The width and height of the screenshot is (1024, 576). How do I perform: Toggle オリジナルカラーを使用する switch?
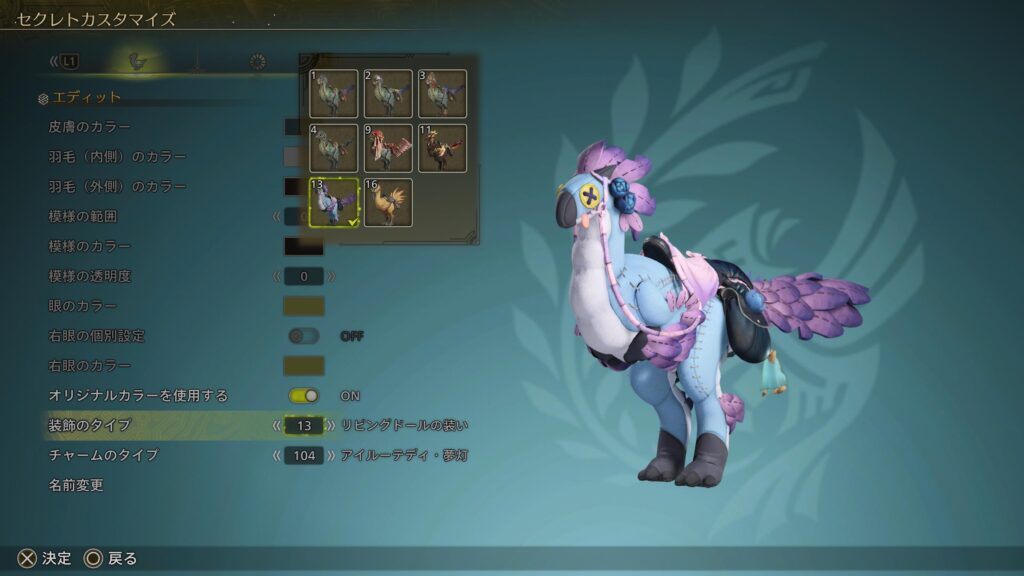point(304,396)
